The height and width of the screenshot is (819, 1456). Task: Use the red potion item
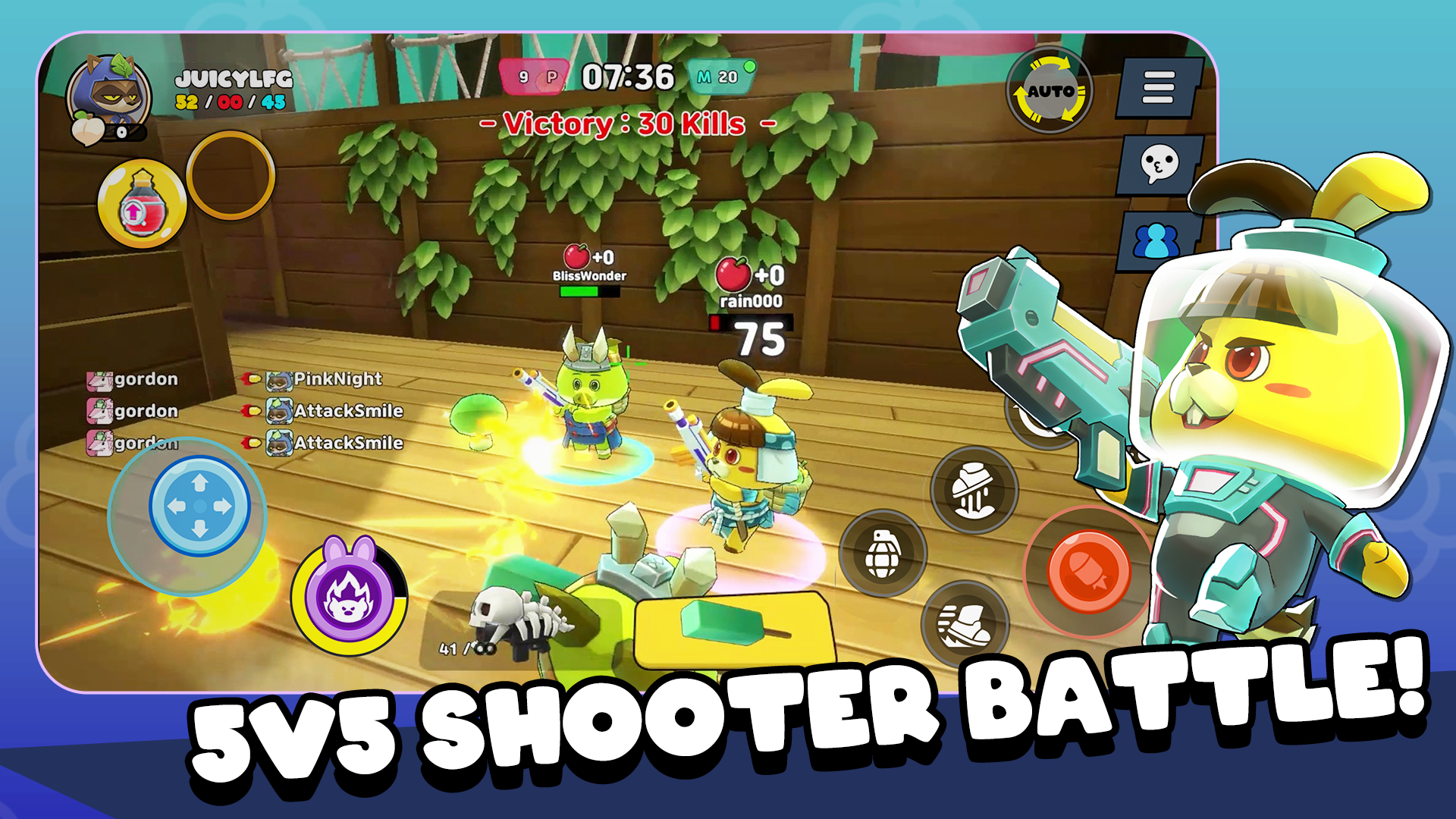[x=142, y=205]
